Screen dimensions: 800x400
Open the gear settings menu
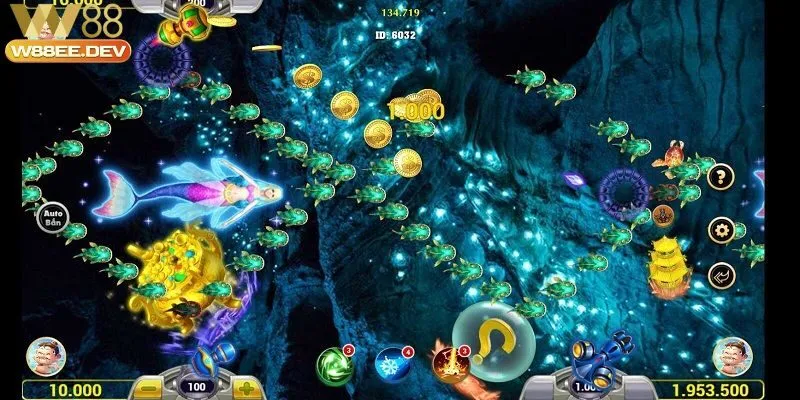point(720,229)
